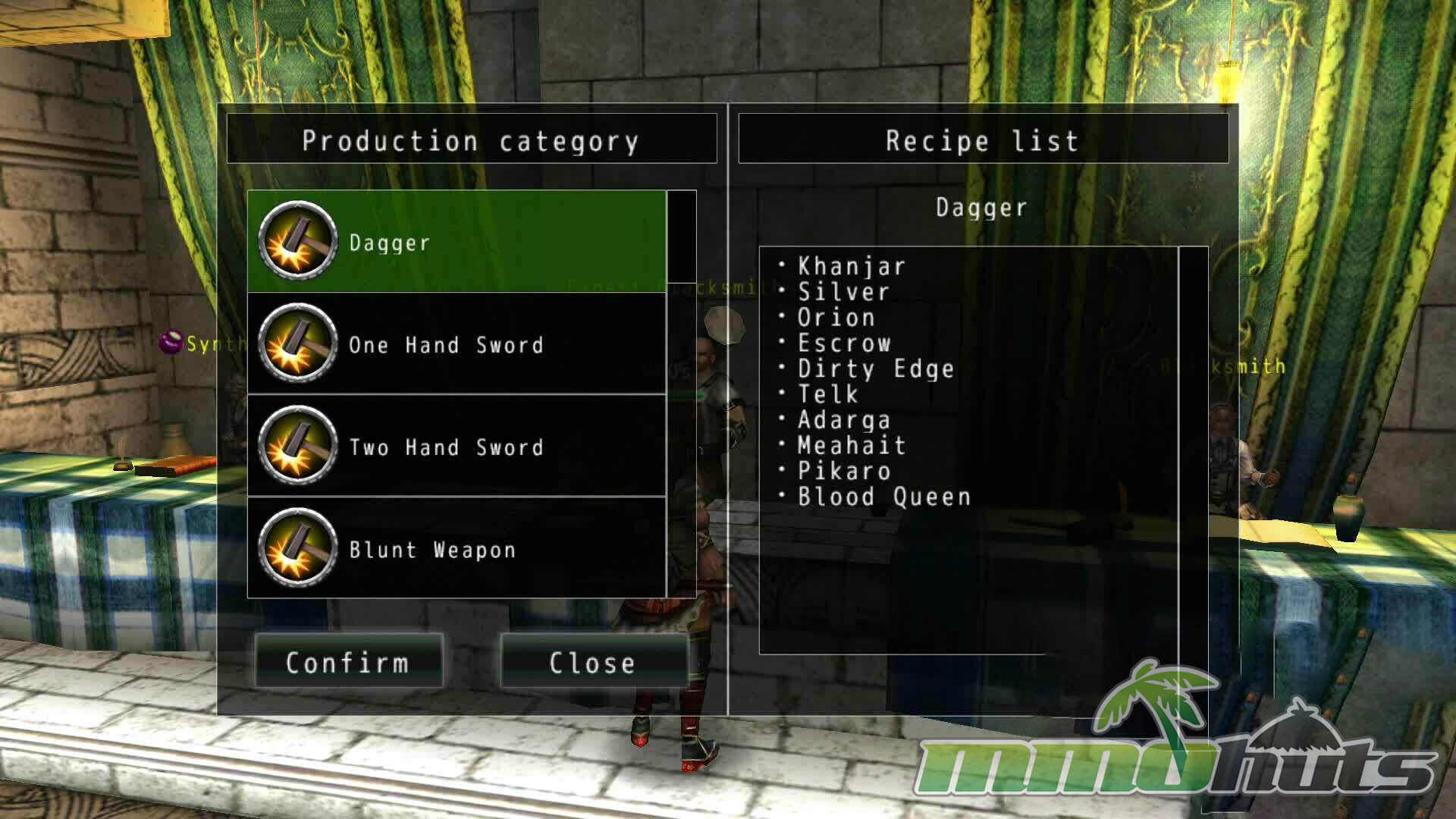This screenshot has height=819, width=1456.
Task: Click the production category scrollbar
Action: 681,237
